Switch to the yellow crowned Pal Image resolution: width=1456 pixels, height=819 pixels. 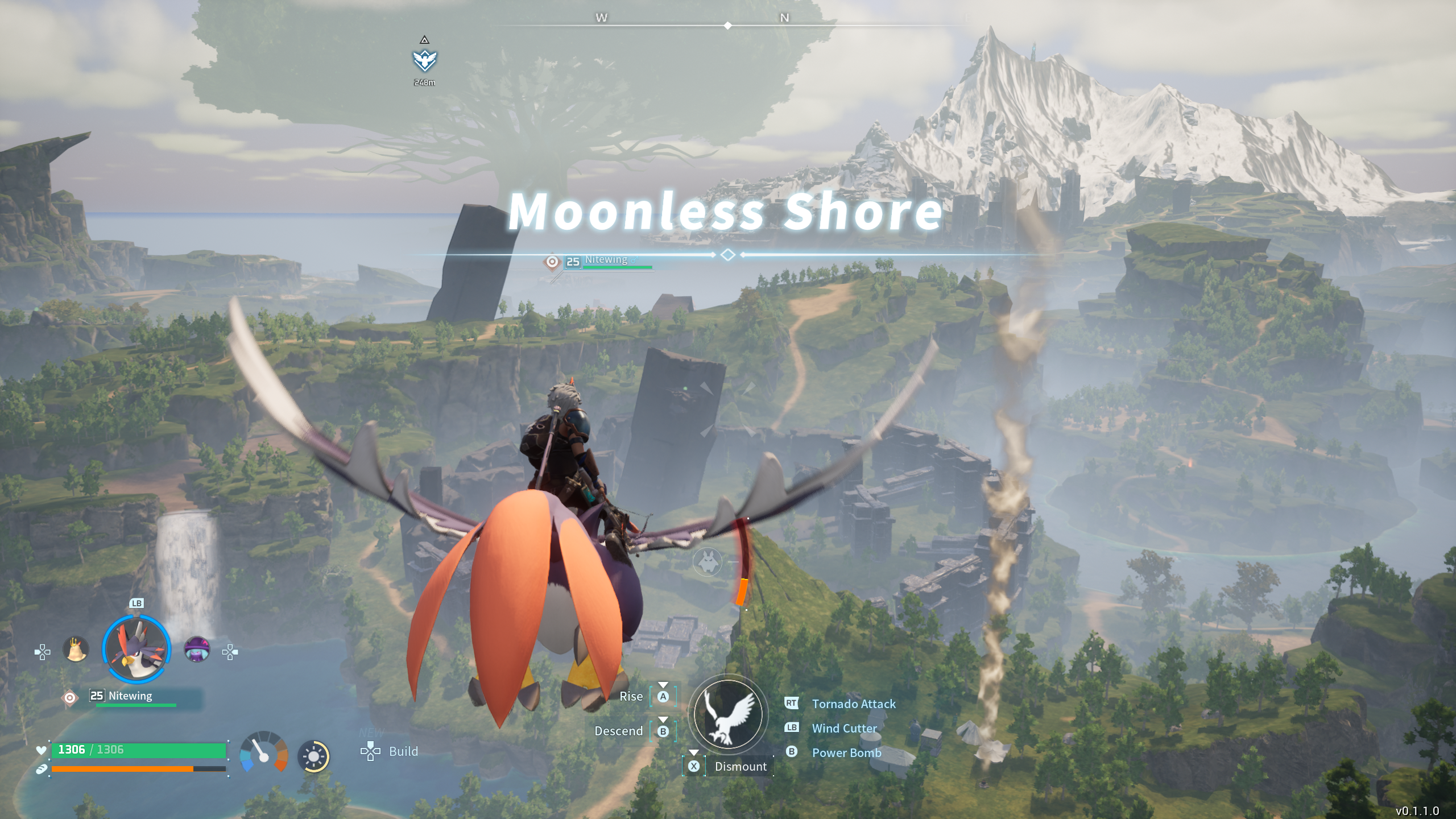(x=76, y=650)
